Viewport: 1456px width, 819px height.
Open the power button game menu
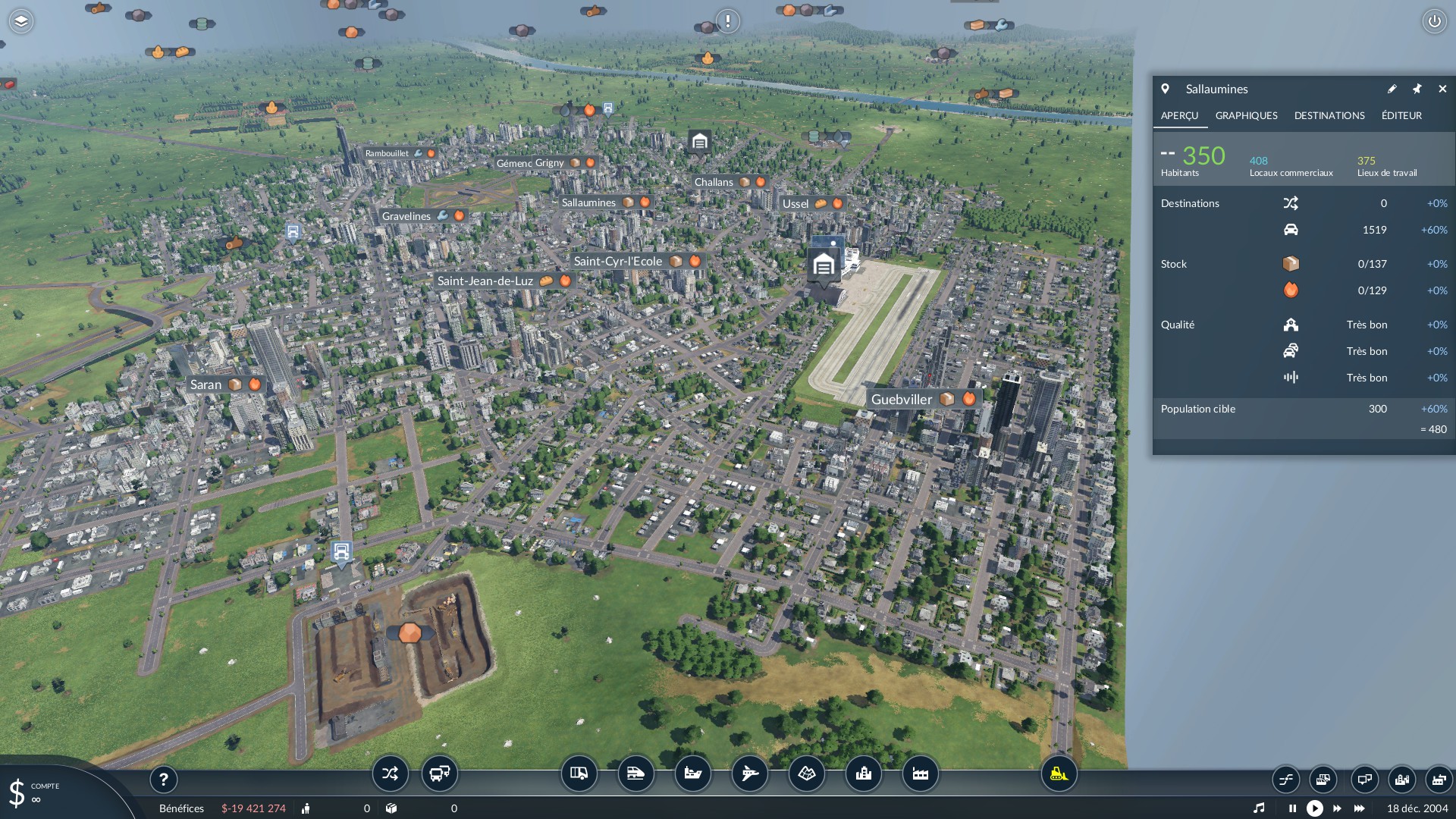(x=1434, y=21)
